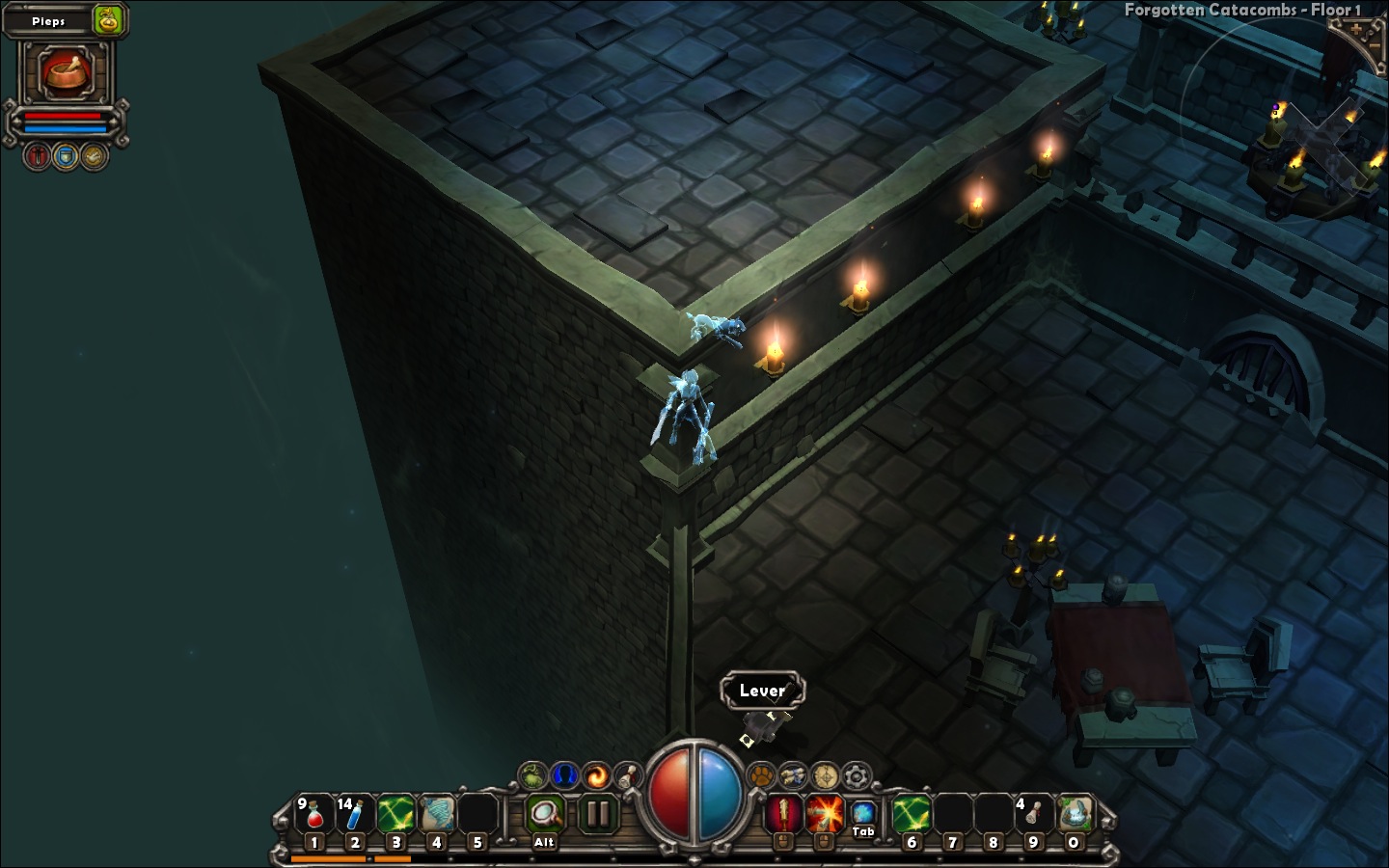The image size is (1389, 868).
Task: Select the red weapon attack skill icon
Action: pyautogui.click(x=783, y=815)
